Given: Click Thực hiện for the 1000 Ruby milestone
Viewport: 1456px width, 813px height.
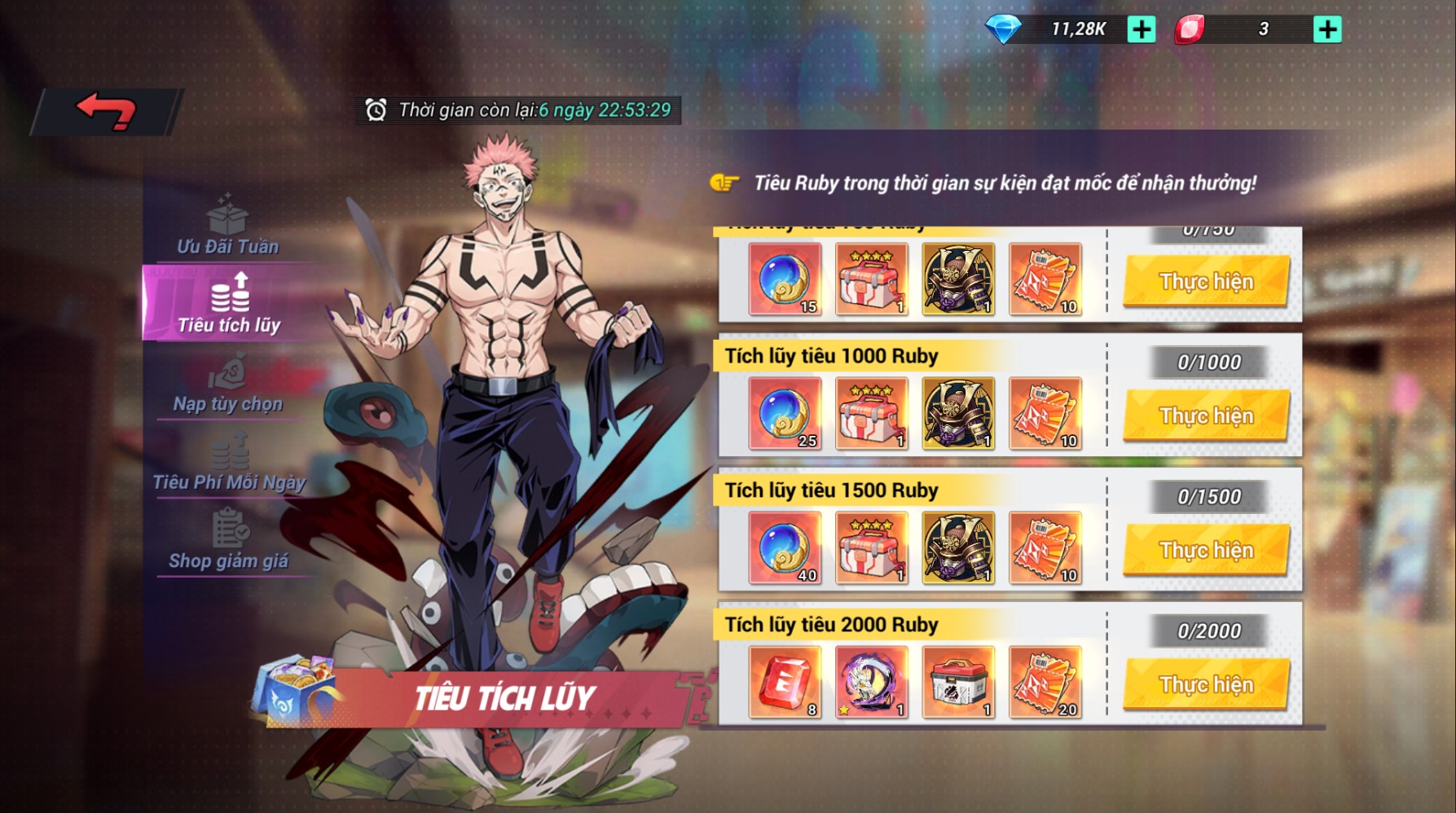Looking at the screenshot, I should (x=1206, y=415).
